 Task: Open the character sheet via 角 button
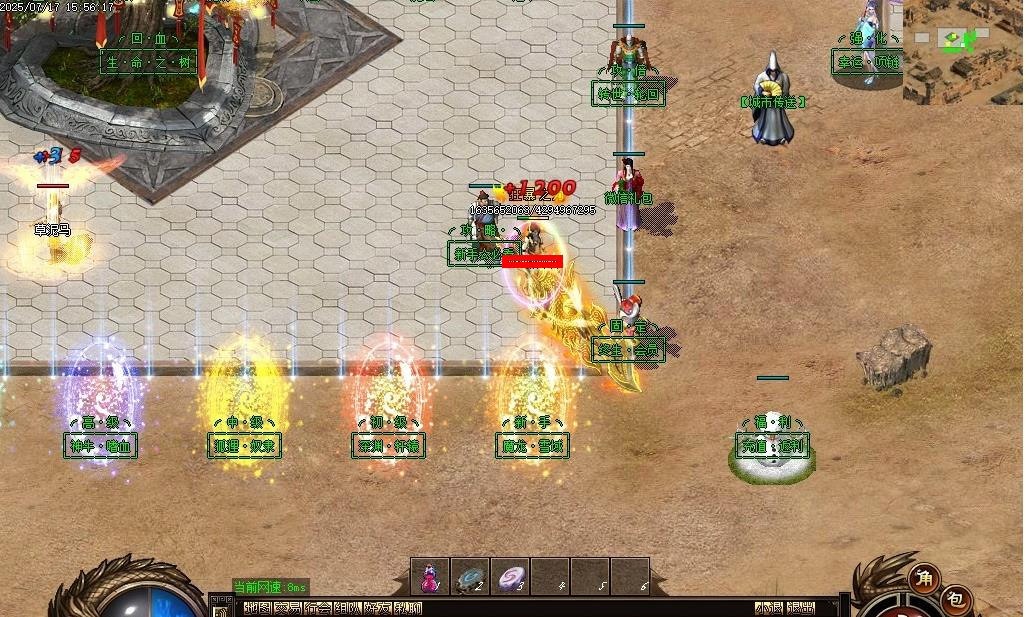925,578
